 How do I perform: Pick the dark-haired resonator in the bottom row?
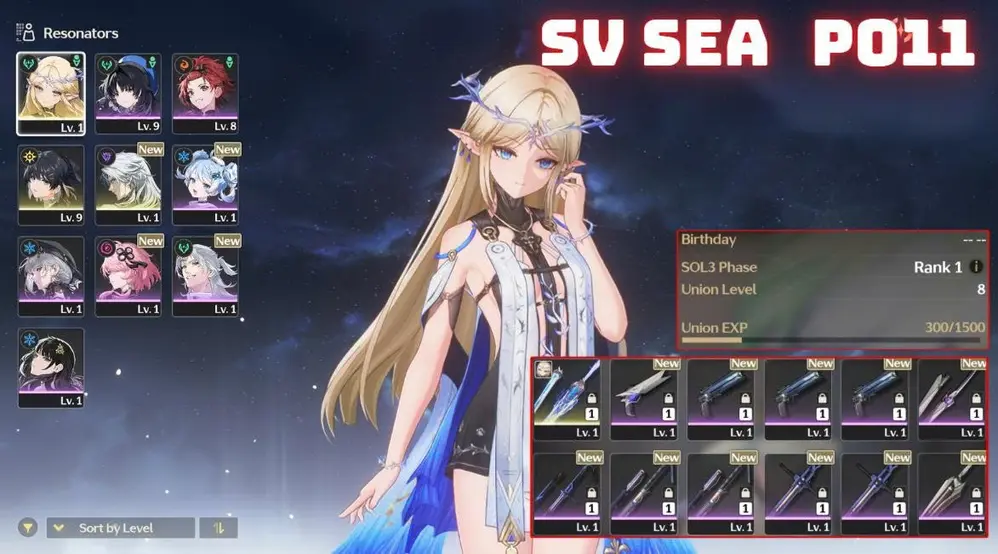click(x=51, y=368)
